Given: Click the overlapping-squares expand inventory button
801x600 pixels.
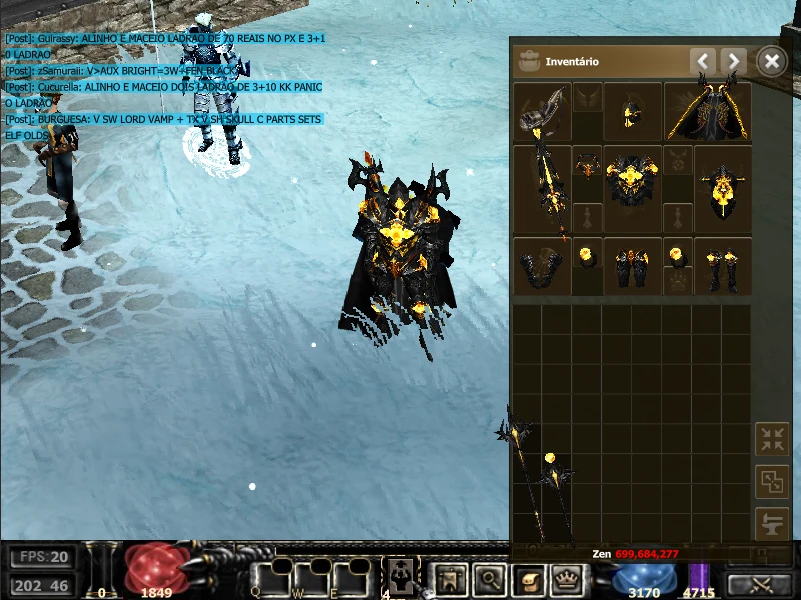Looking at the screenshot, I should [x=771, y=481].
